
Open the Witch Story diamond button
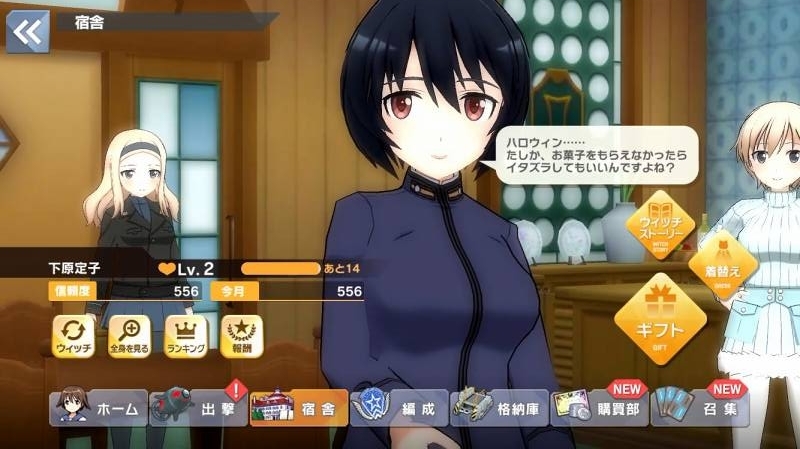(660, 228)
